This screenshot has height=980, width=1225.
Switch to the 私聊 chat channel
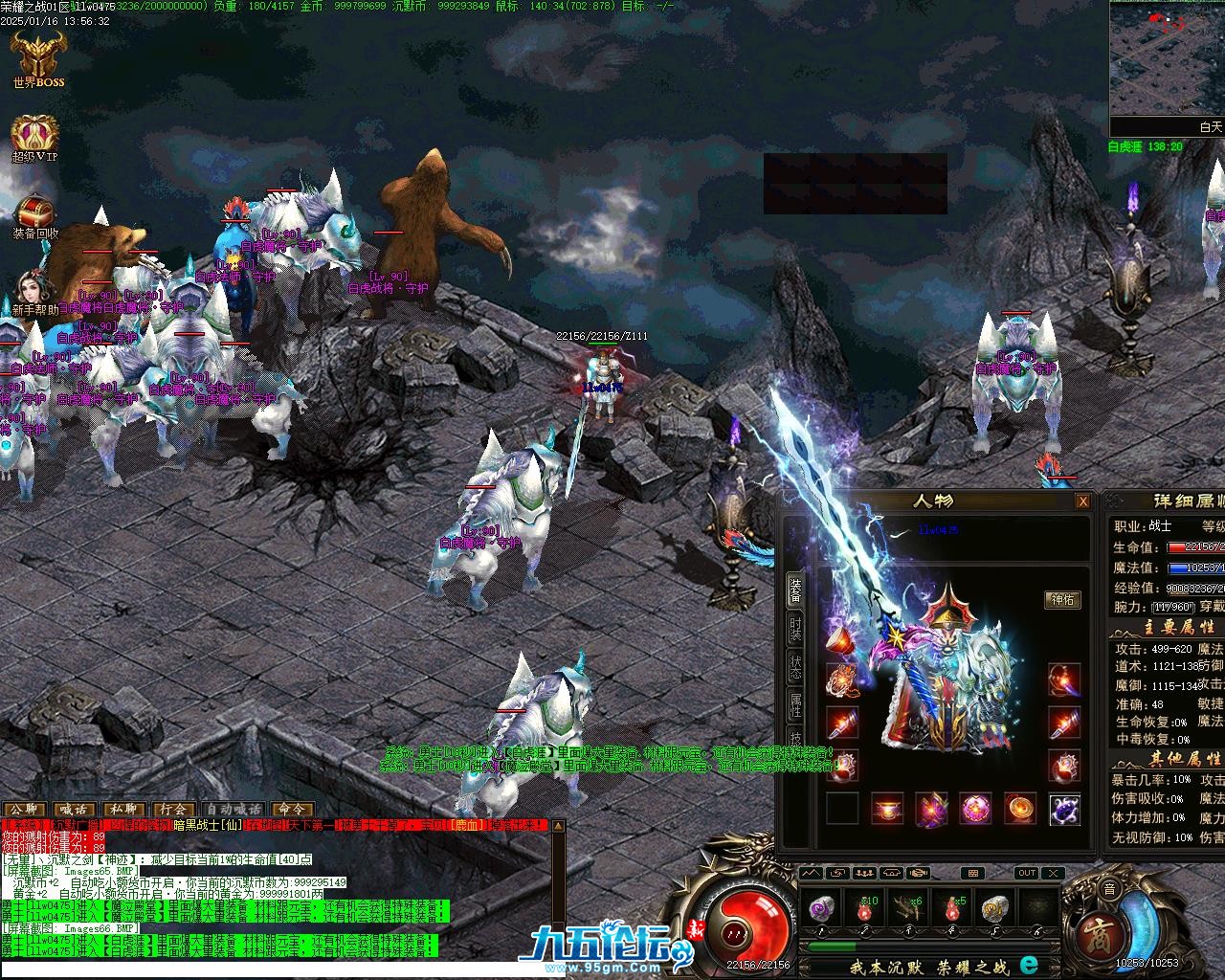pos(123,810)
